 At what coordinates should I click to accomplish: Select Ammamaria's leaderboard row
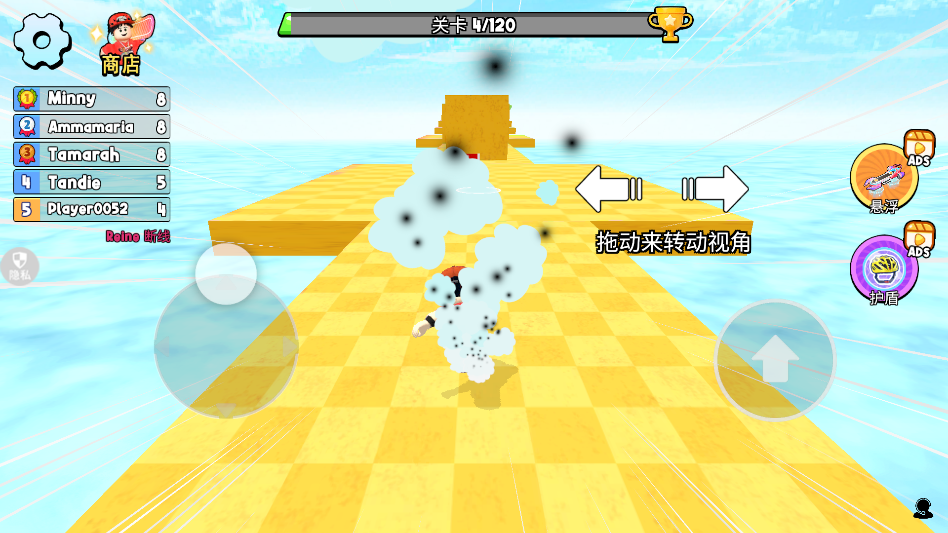pos(91,127)
